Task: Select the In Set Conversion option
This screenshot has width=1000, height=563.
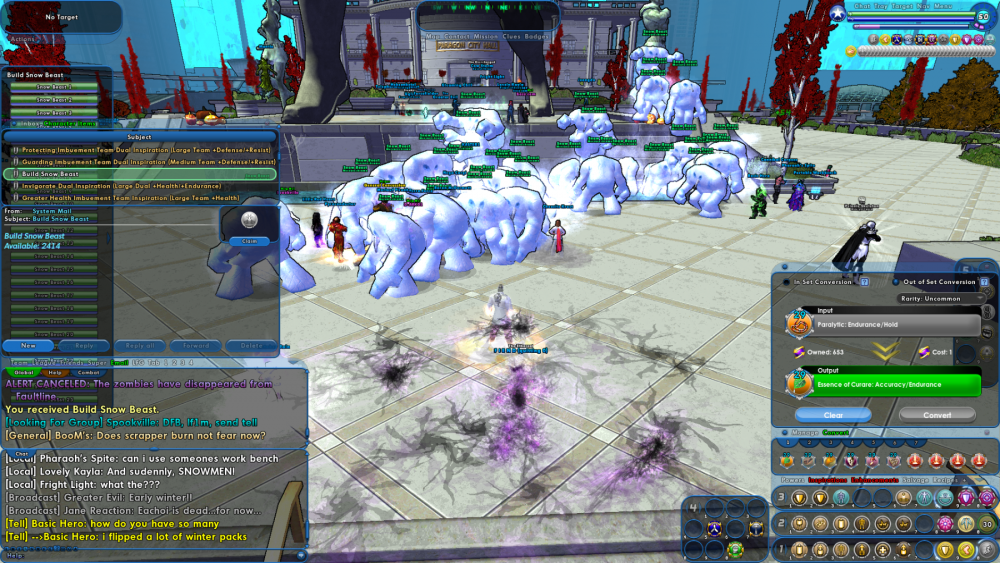Action: pos(819,282)
